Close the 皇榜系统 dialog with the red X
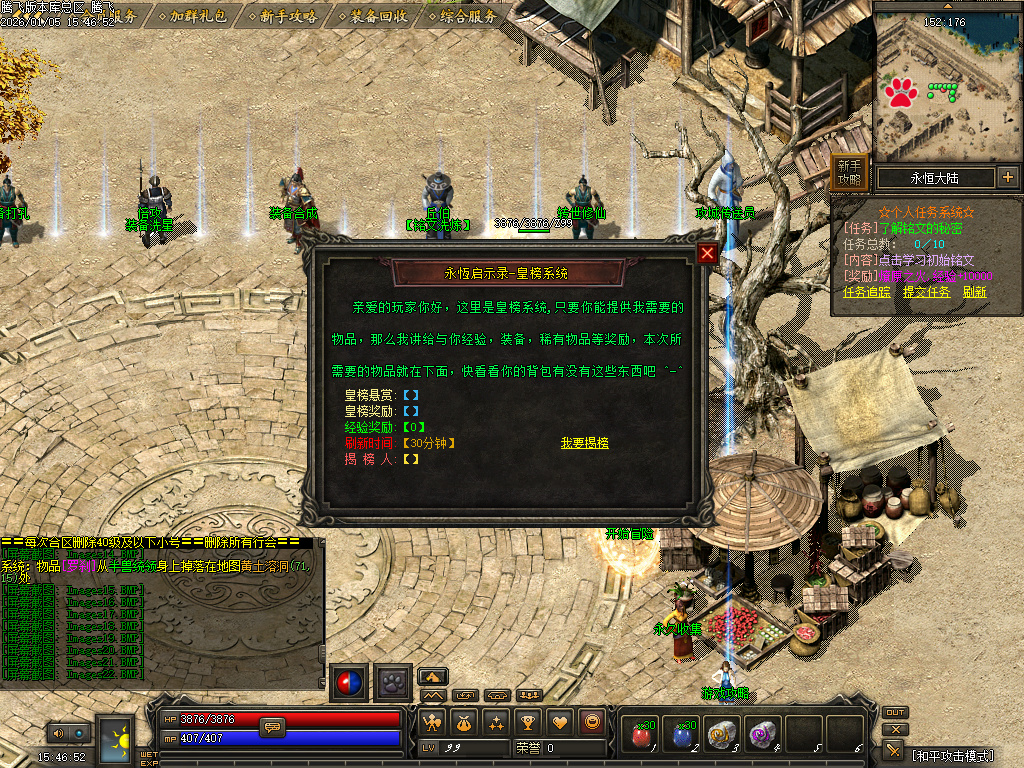The width and height of the screenshot is (1024, 768). (x=707, y=253)
